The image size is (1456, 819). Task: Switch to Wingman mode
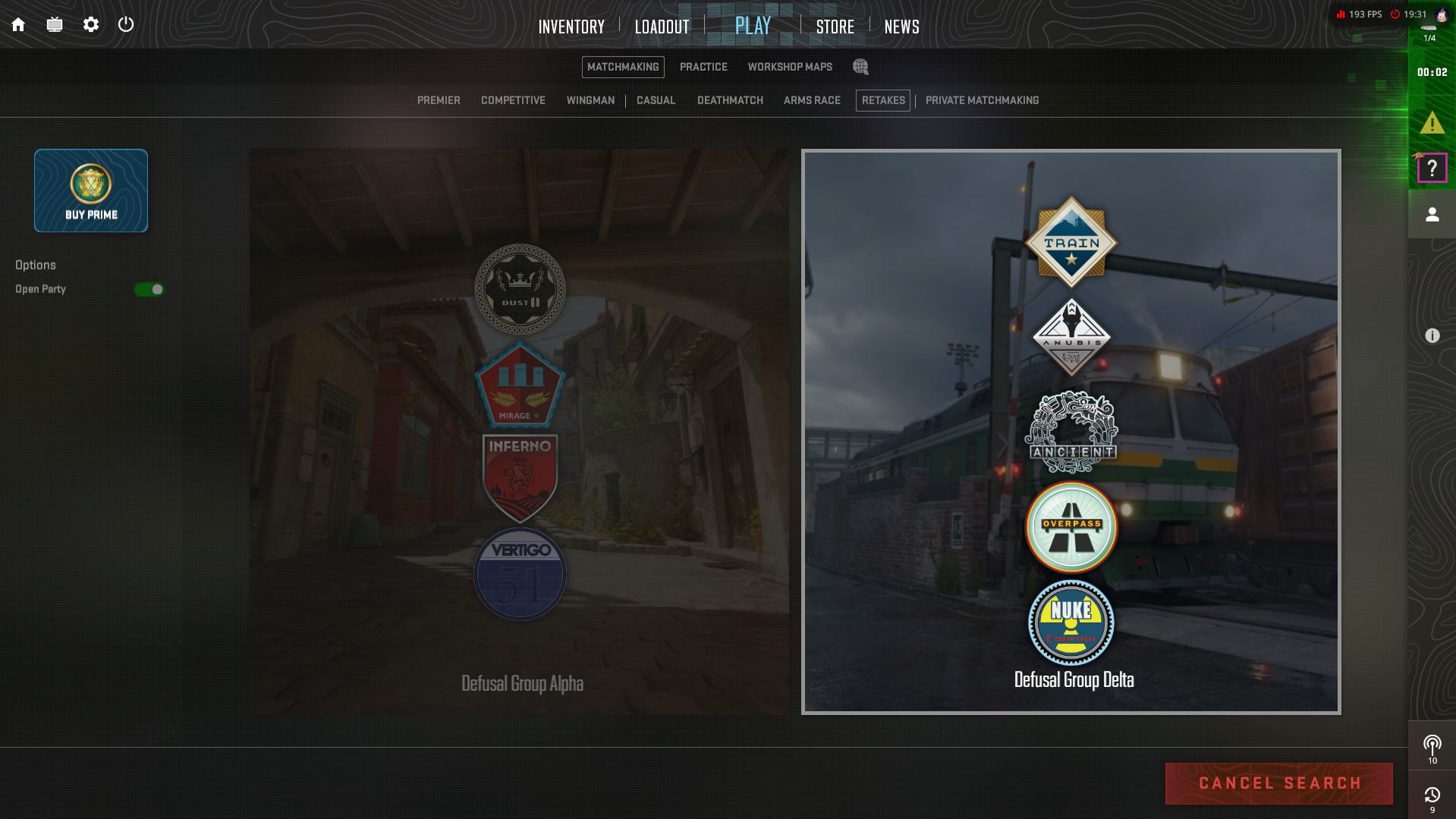coord(590,100)
